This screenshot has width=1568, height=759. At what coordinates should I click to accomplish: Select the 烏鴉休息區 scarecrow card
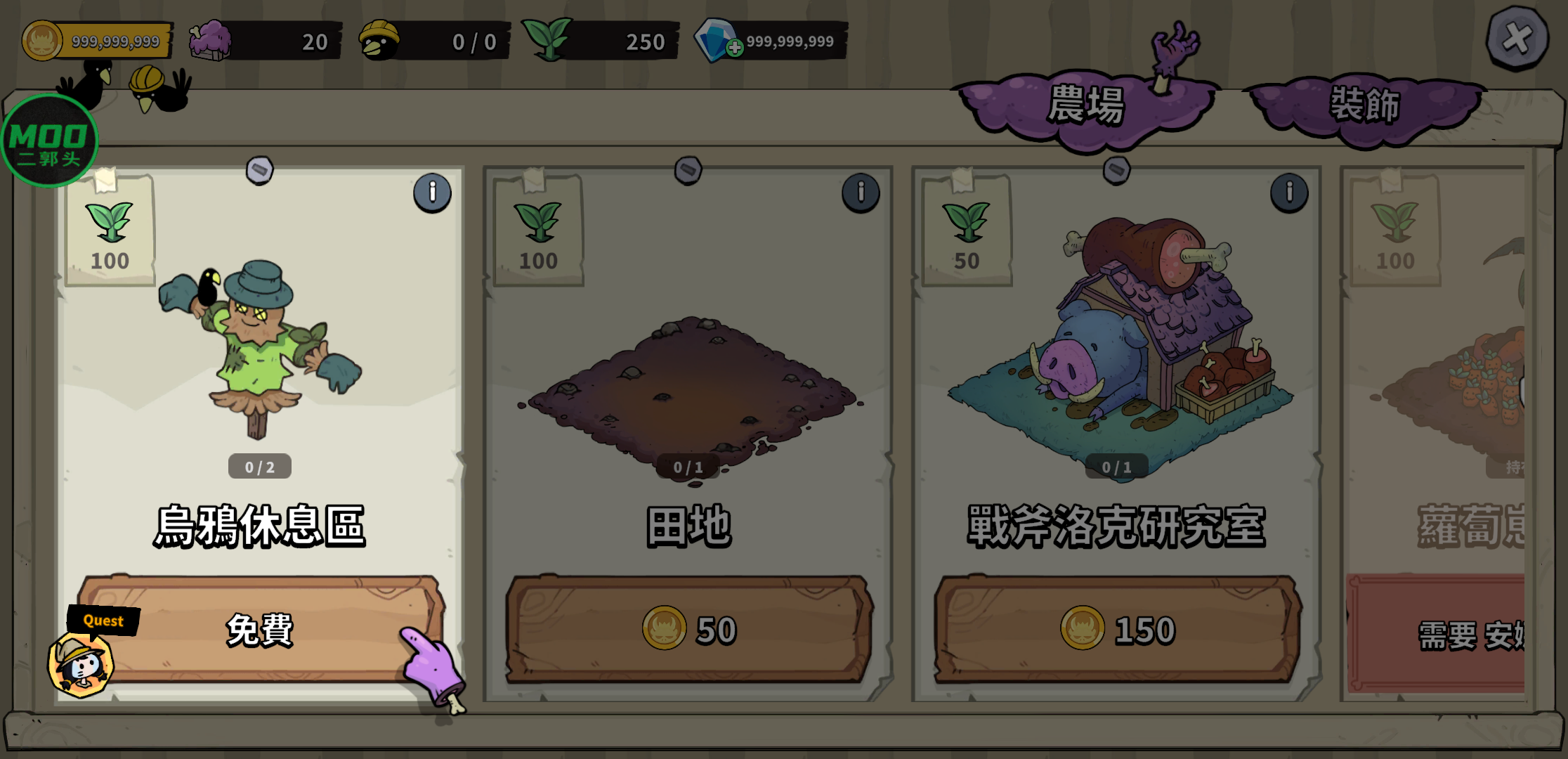point(260,351)
